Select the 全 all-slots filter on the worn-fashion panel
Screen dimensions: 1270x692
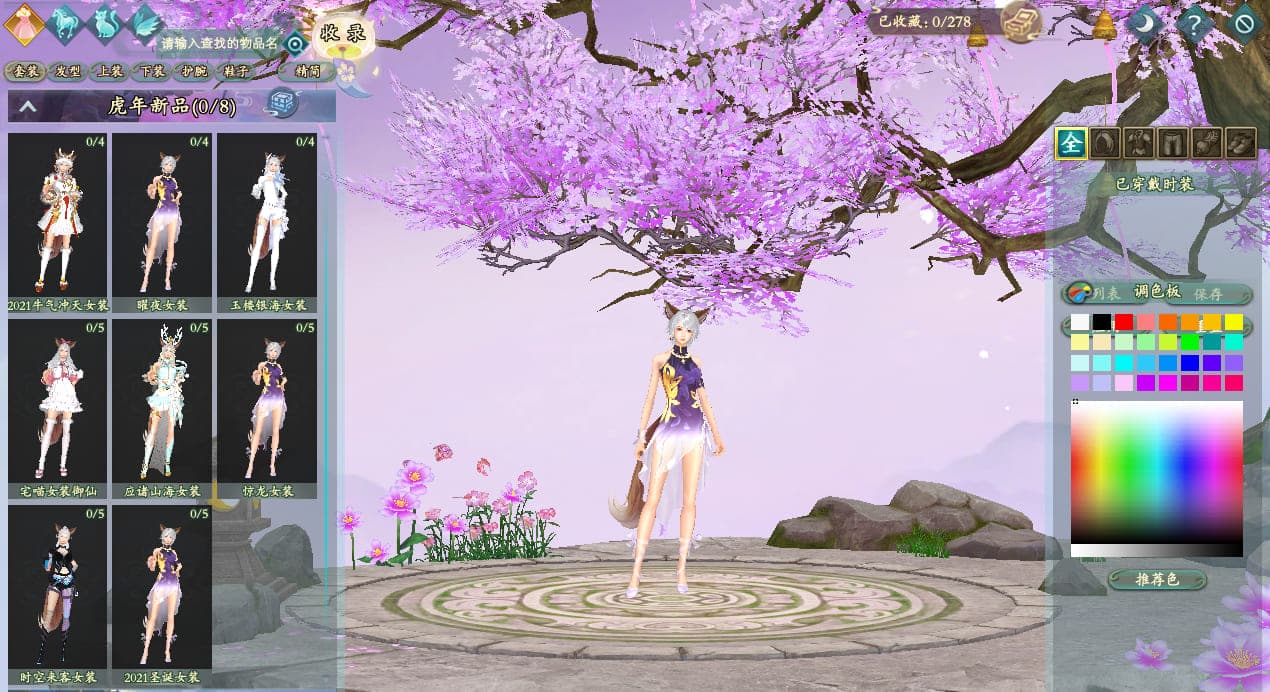tap(1071, 143)
